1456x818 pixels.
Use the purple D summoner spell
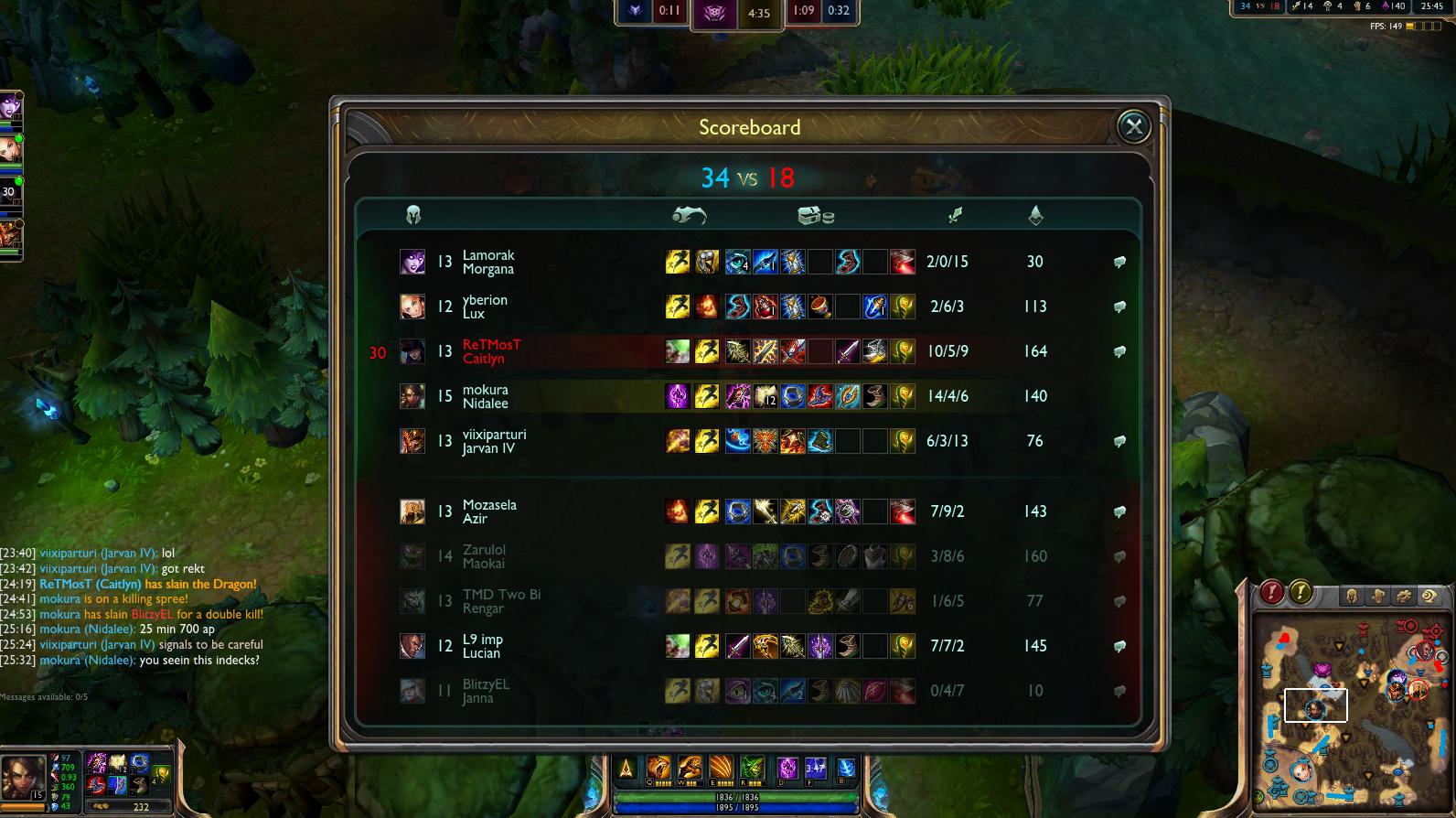pos(787,769)
